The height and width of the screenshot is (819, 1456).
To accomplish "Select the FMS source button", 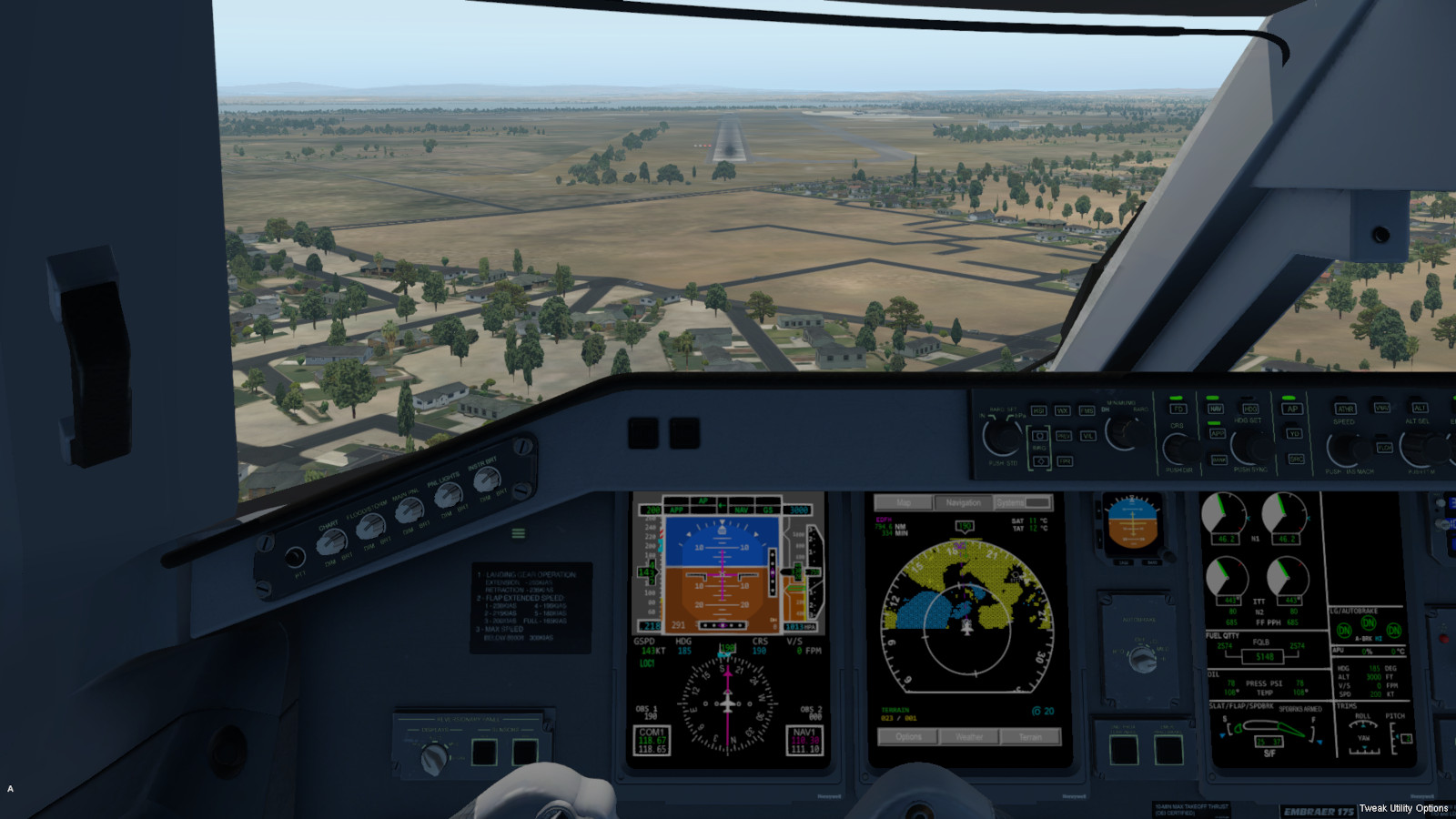I will 1087,410.
